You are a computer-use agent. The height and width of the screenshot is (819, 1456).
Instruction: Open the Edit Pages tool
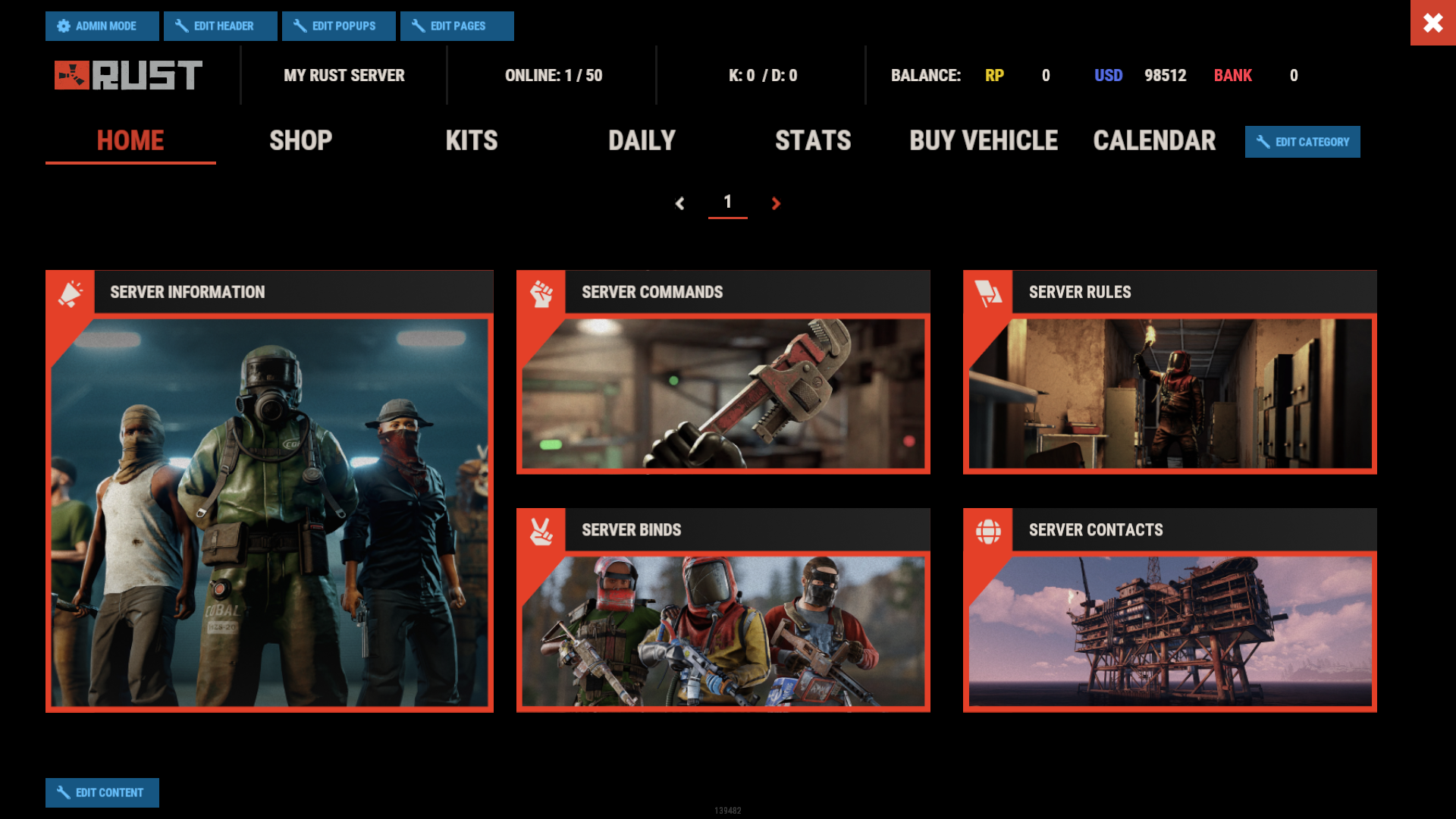point(457,26)
